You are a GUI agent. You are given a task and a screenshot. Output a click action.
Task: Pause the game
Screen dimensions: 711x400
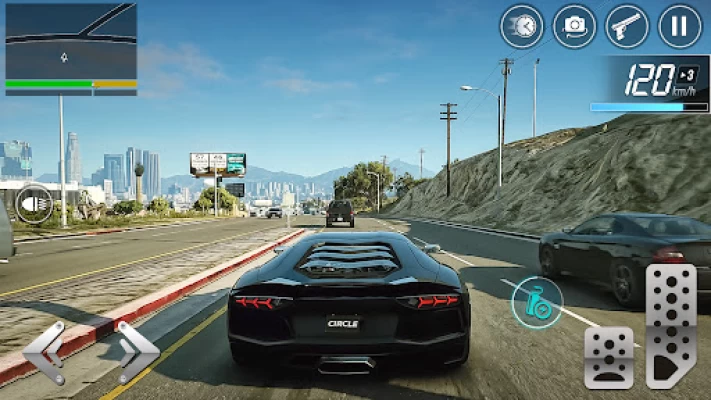click(x=680, y=26)
